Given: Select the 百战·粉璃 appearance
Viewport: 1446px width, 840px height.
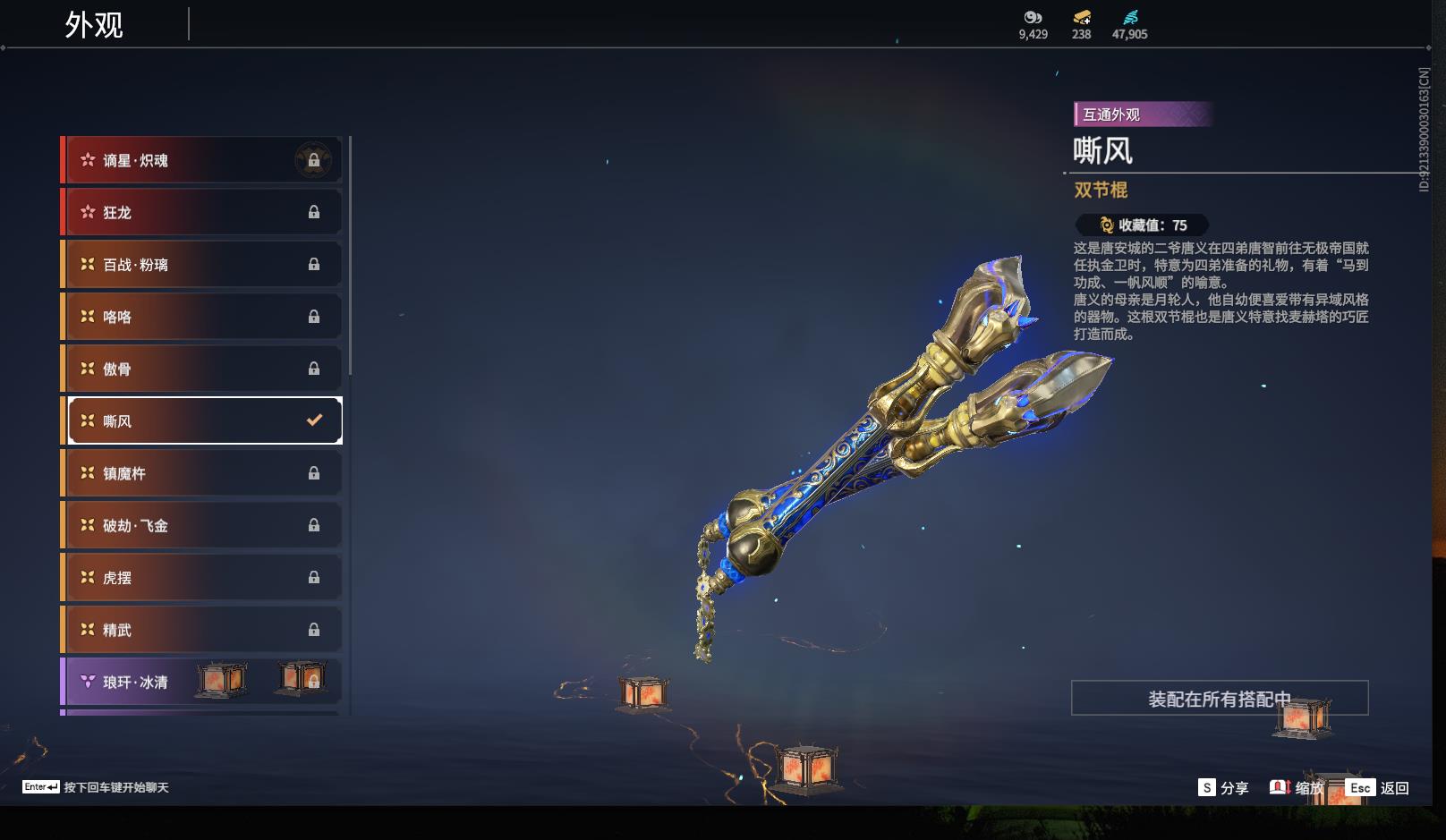Looking at the screenshot, I should (x=202, y=265).
